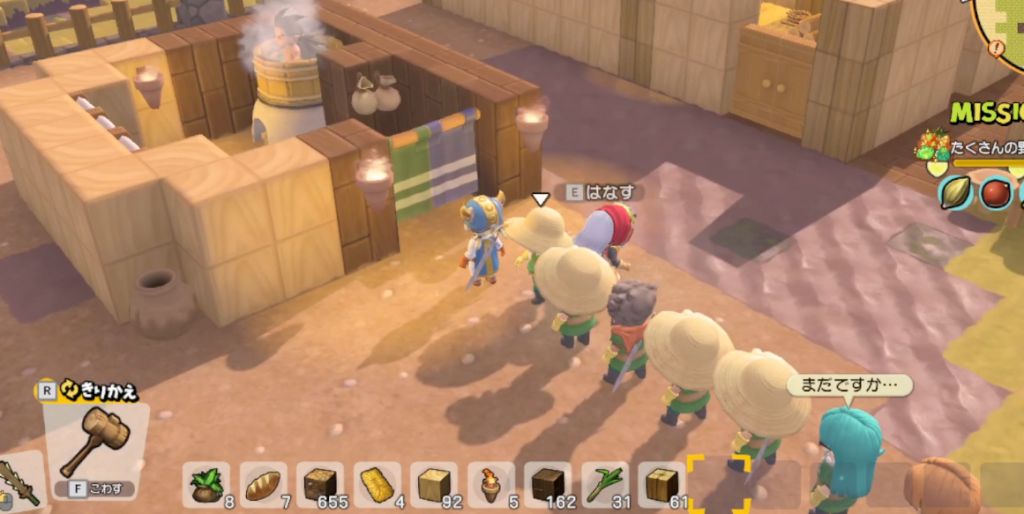Select the light wood block stack of 92
Image resolution: width=1024 pixels, height=514 pixels.
(x=434, y=484)
